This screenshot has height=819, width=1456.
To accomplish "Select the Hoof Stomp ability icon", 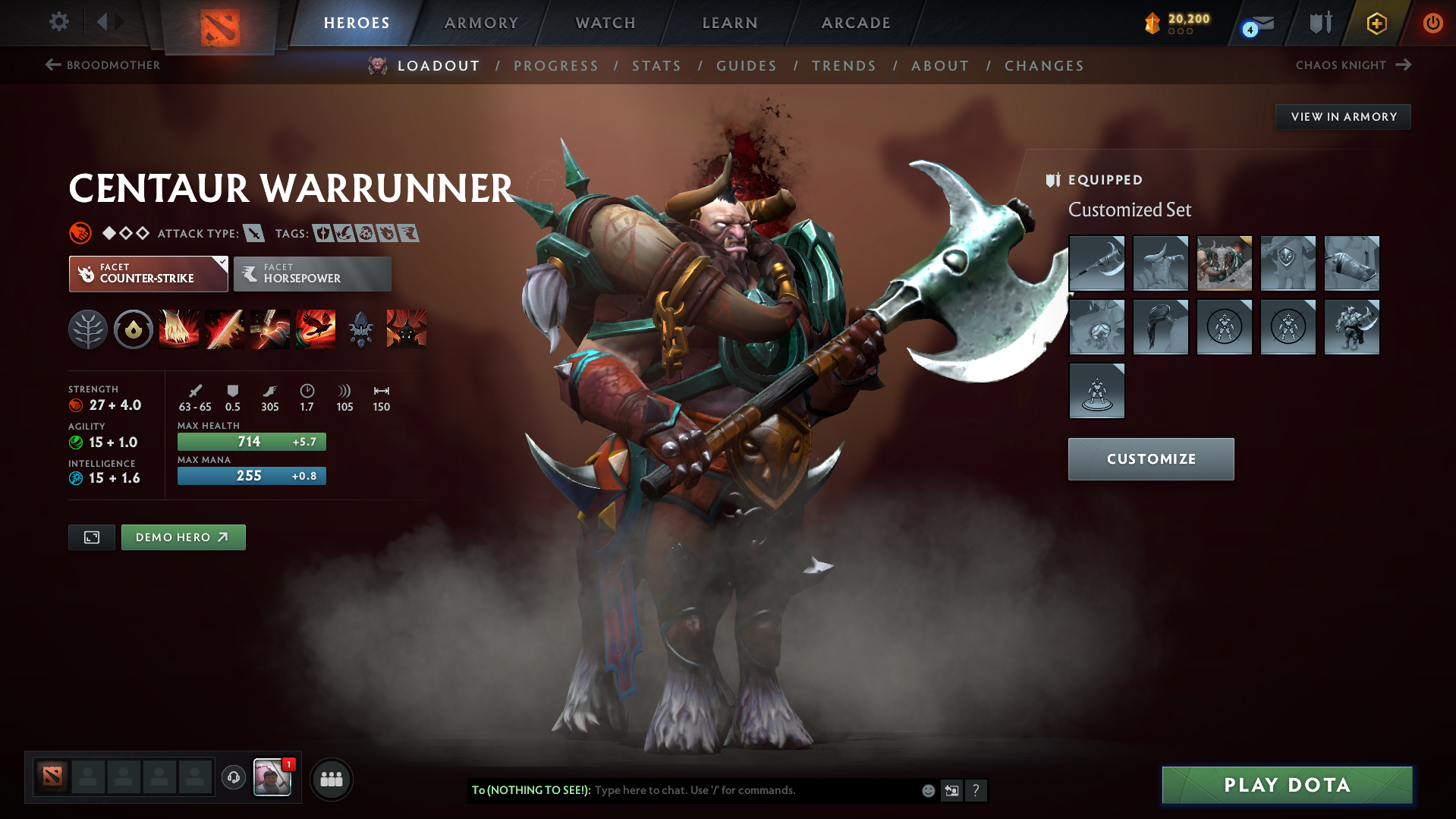I will [179, 329].
